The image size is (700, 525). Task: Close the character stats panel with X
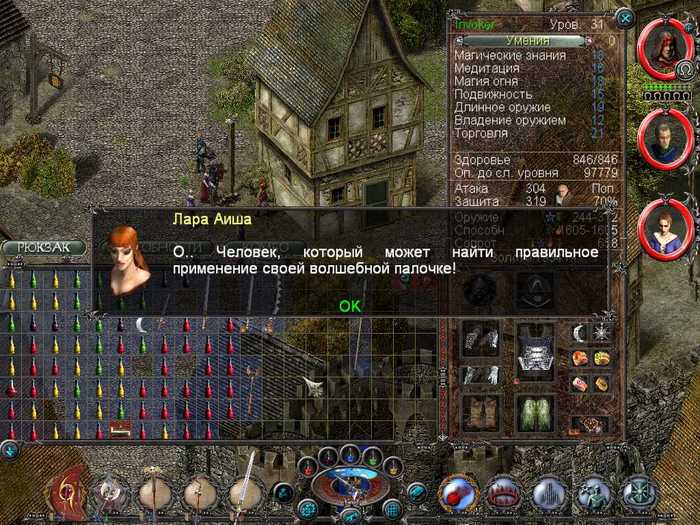pyautogui.click(x=625, y=18)
